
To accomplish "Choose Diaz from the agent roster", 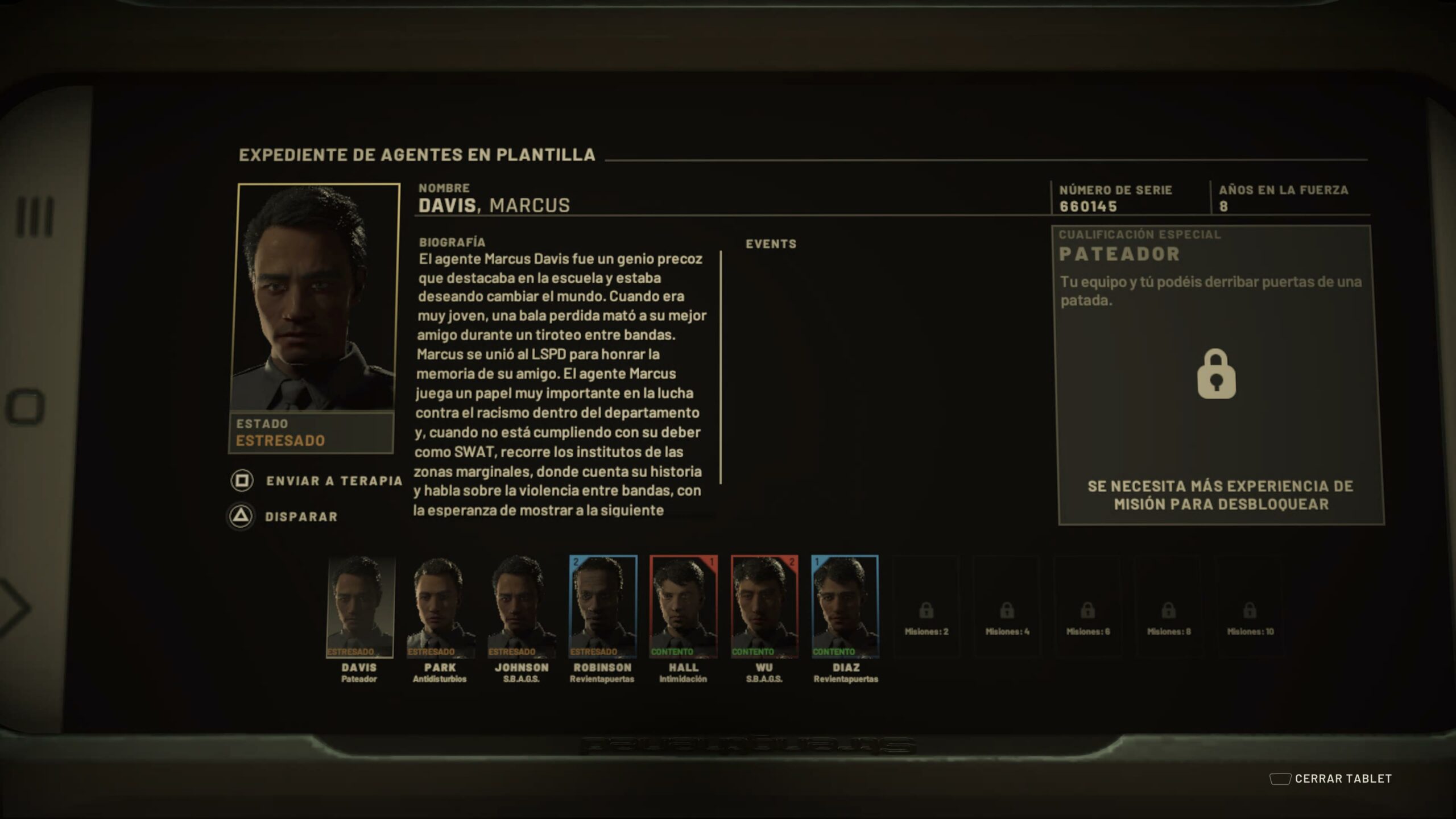I will [845, 606].
